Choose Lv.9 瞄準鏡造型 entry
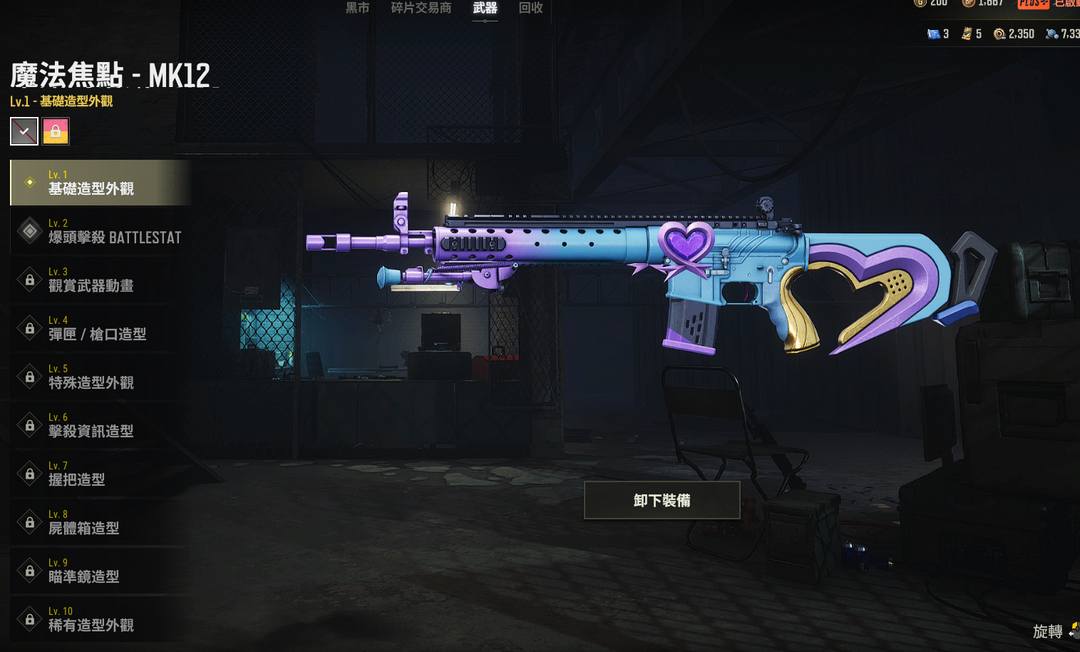This screenshot has width=1080, height=652. point(98,570)
